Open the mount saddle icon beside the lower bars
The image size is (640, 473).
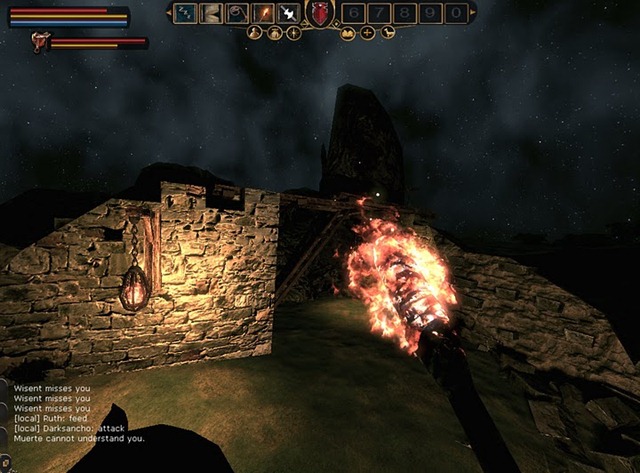[40, 41]
